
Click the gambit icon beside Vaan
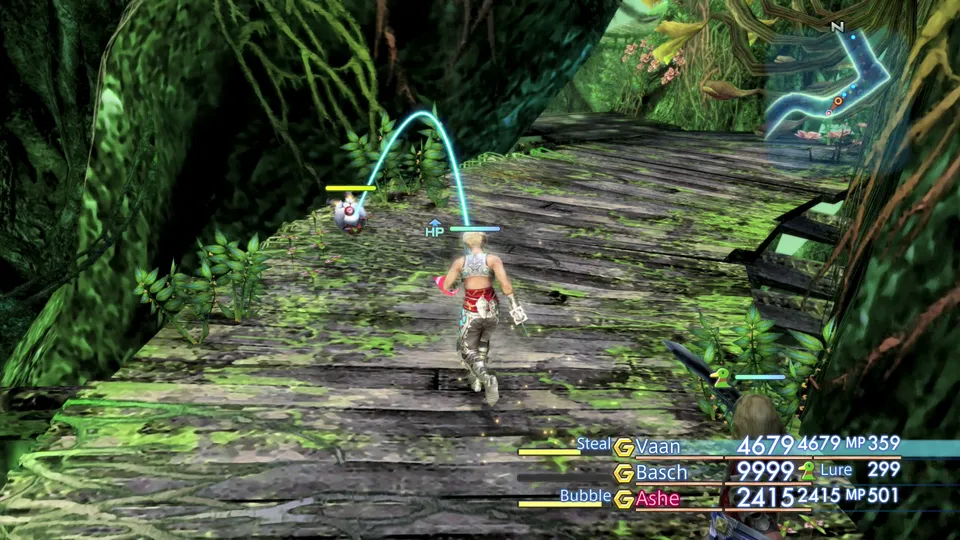click(x=624, y=447)
